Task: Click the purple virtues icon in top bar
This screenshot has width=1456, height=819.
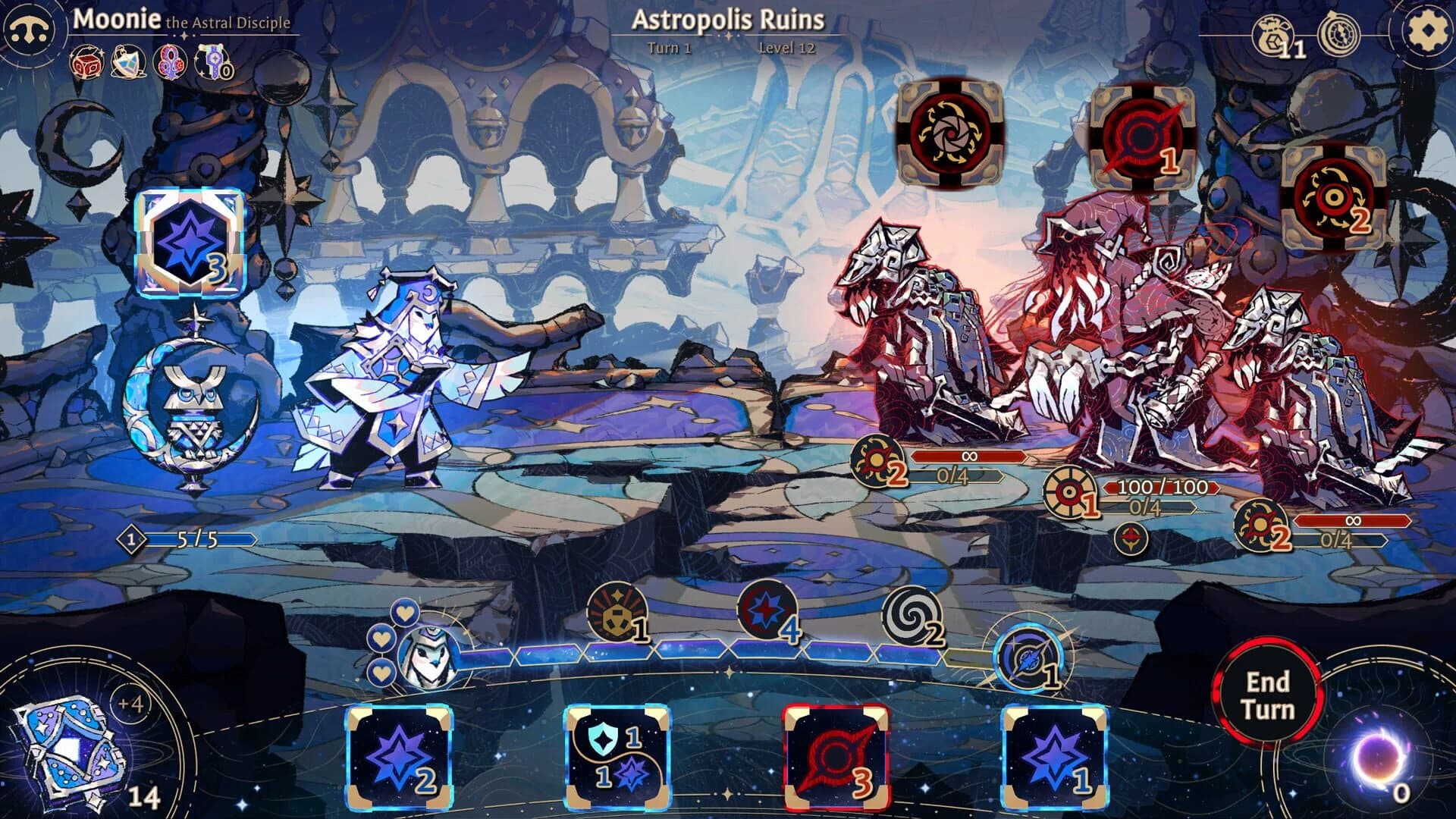Action: (168, 65)
